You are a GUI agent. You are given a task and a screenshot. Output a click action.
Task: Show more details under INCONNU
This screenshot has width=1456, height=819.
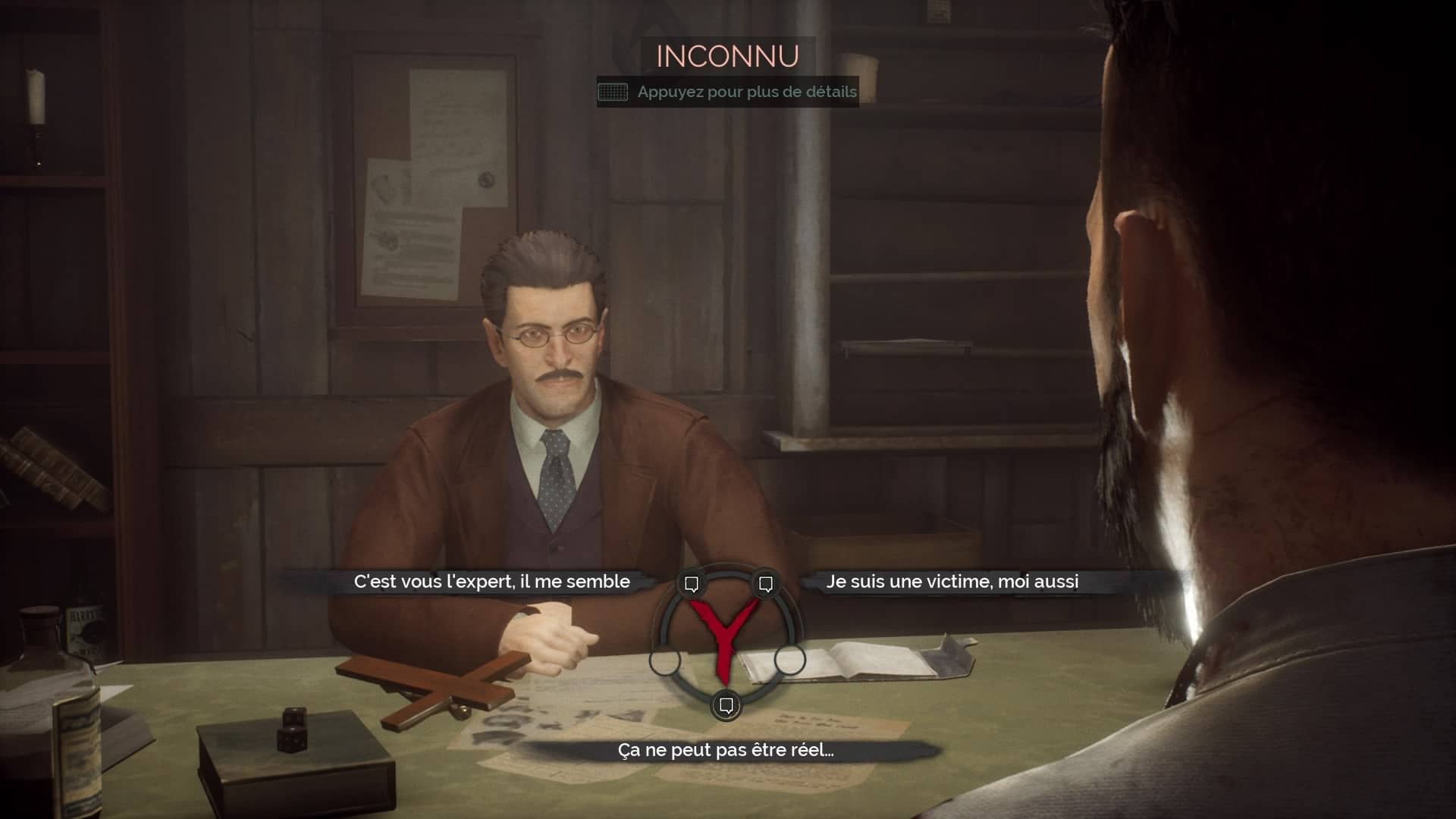pyautogui.click(x=727, y=92)
